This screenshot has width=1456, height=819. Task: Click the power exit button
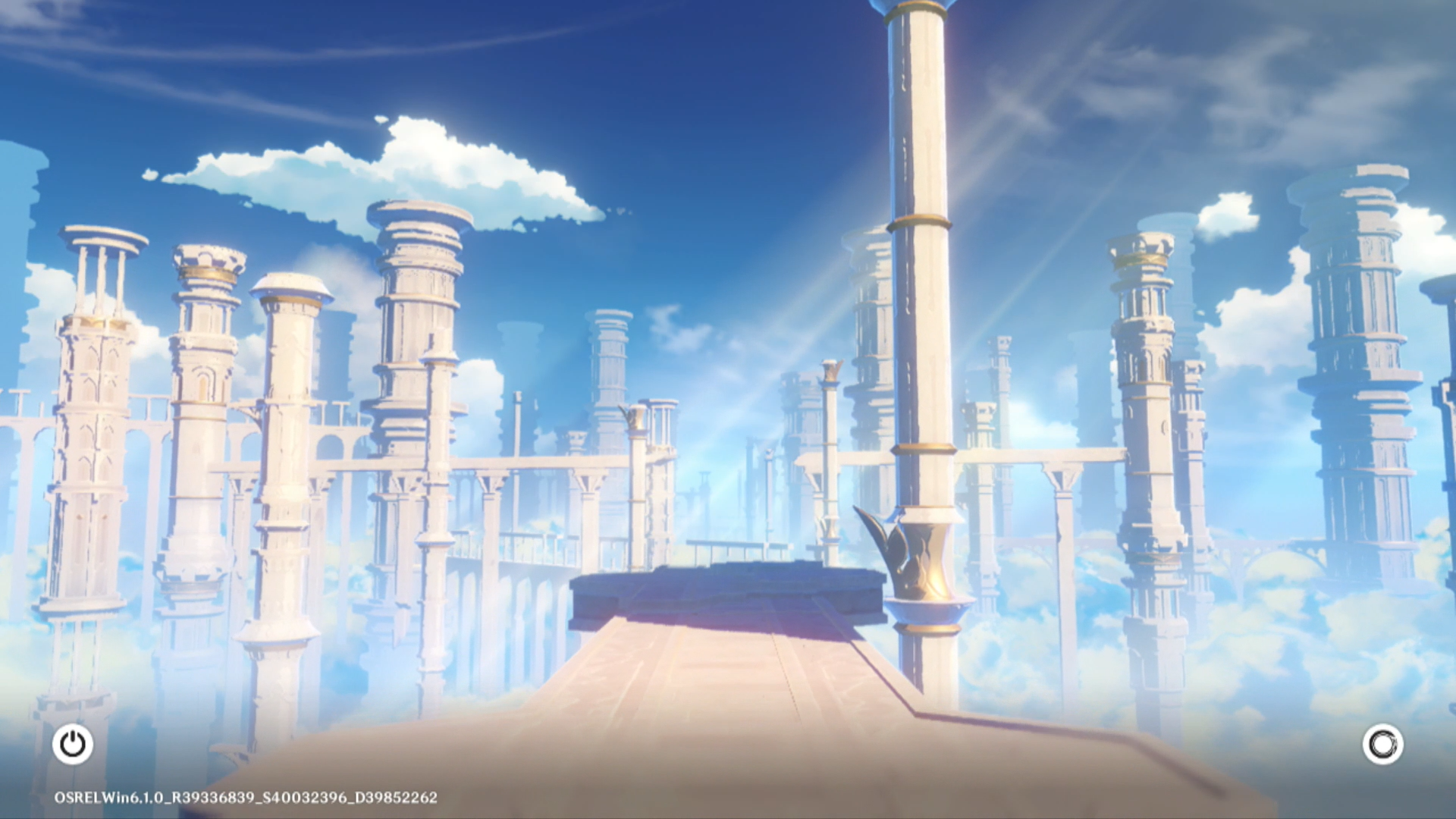pyautogui.click(x=73, y=744)
